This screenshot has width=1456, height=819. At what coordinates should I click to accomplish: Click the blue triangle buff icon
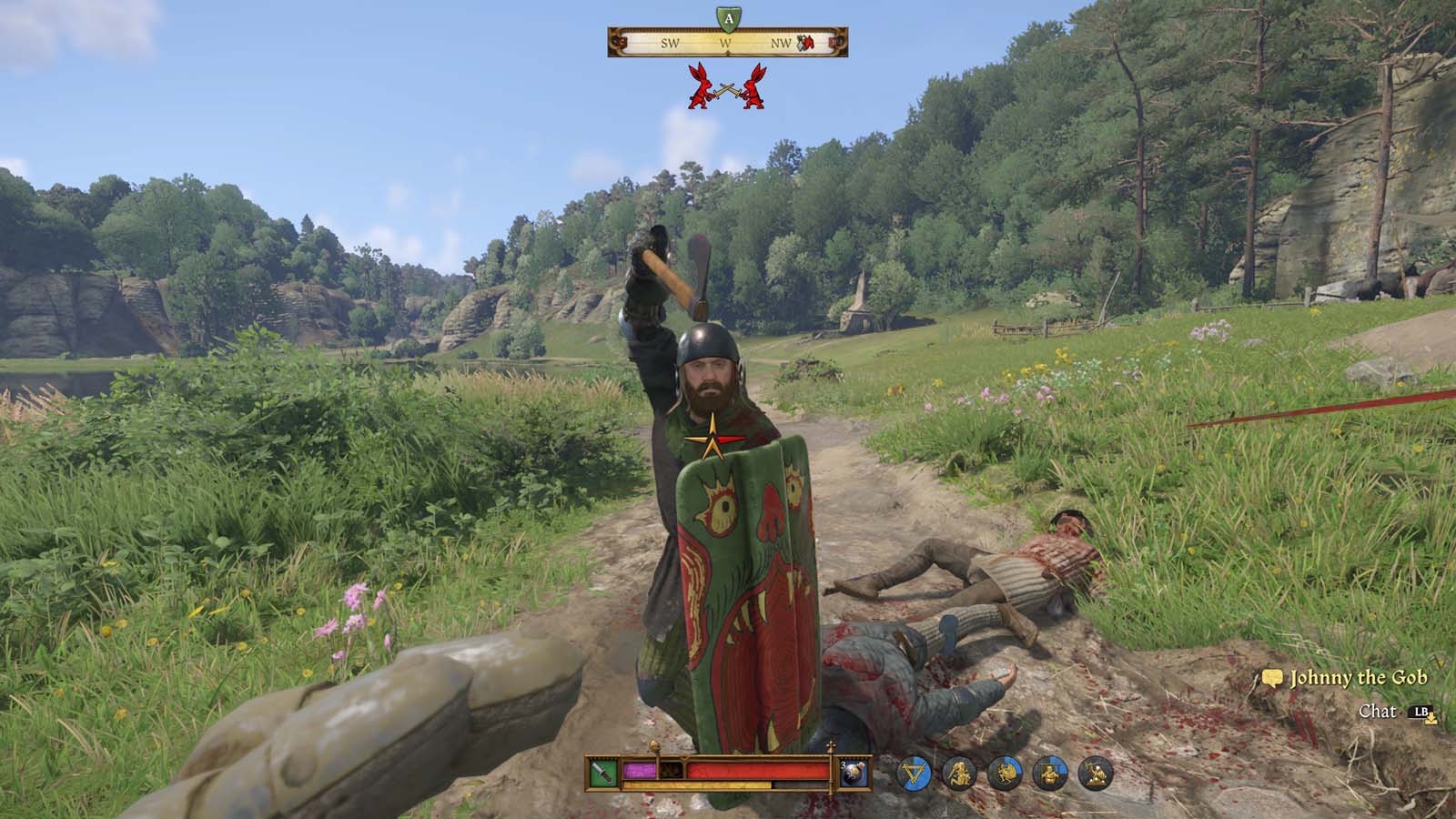coord(915,774)
